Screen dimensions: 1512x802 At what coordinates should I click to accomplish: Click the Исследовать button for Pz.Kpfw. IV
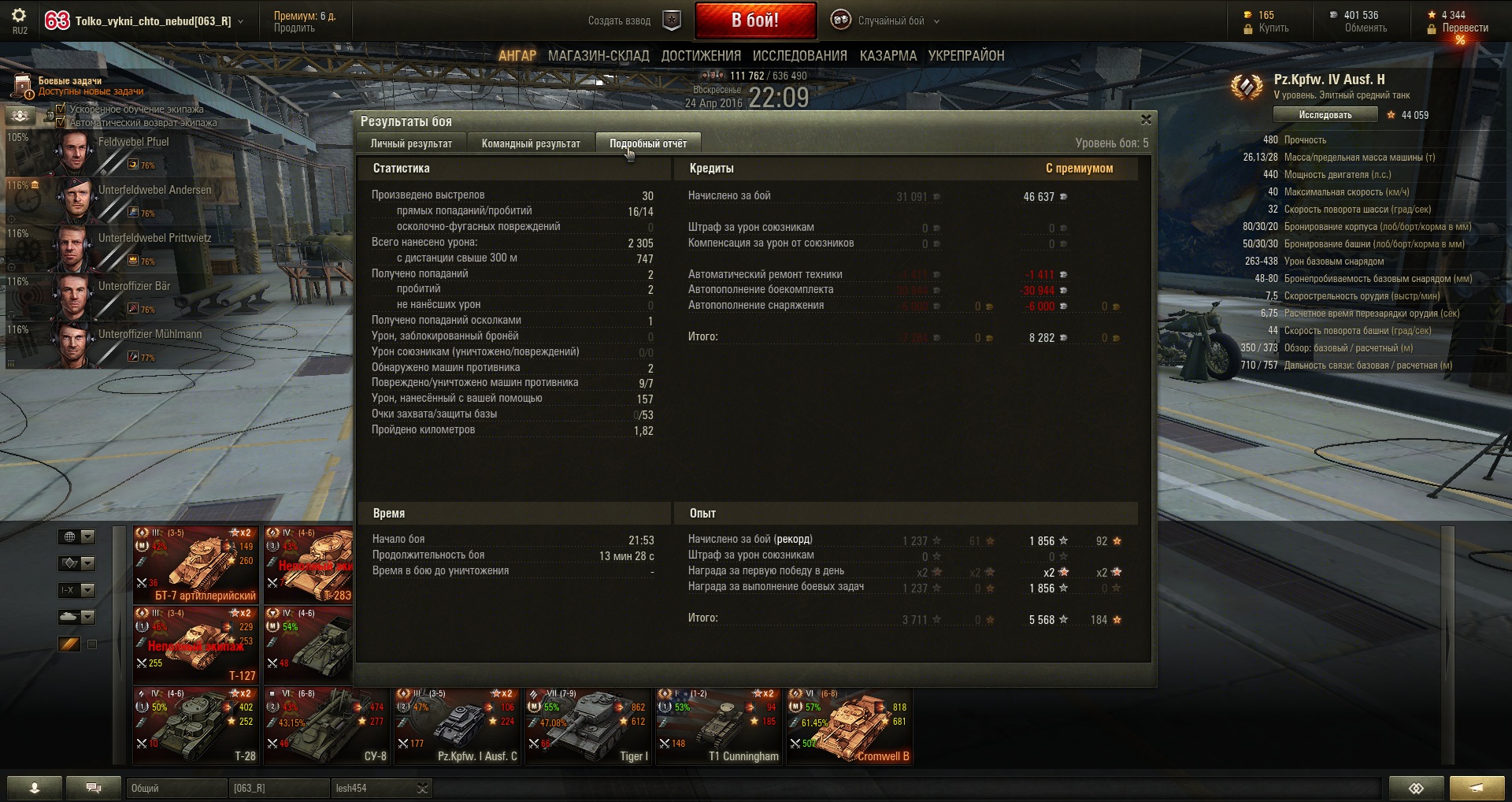click(1325, 115)
